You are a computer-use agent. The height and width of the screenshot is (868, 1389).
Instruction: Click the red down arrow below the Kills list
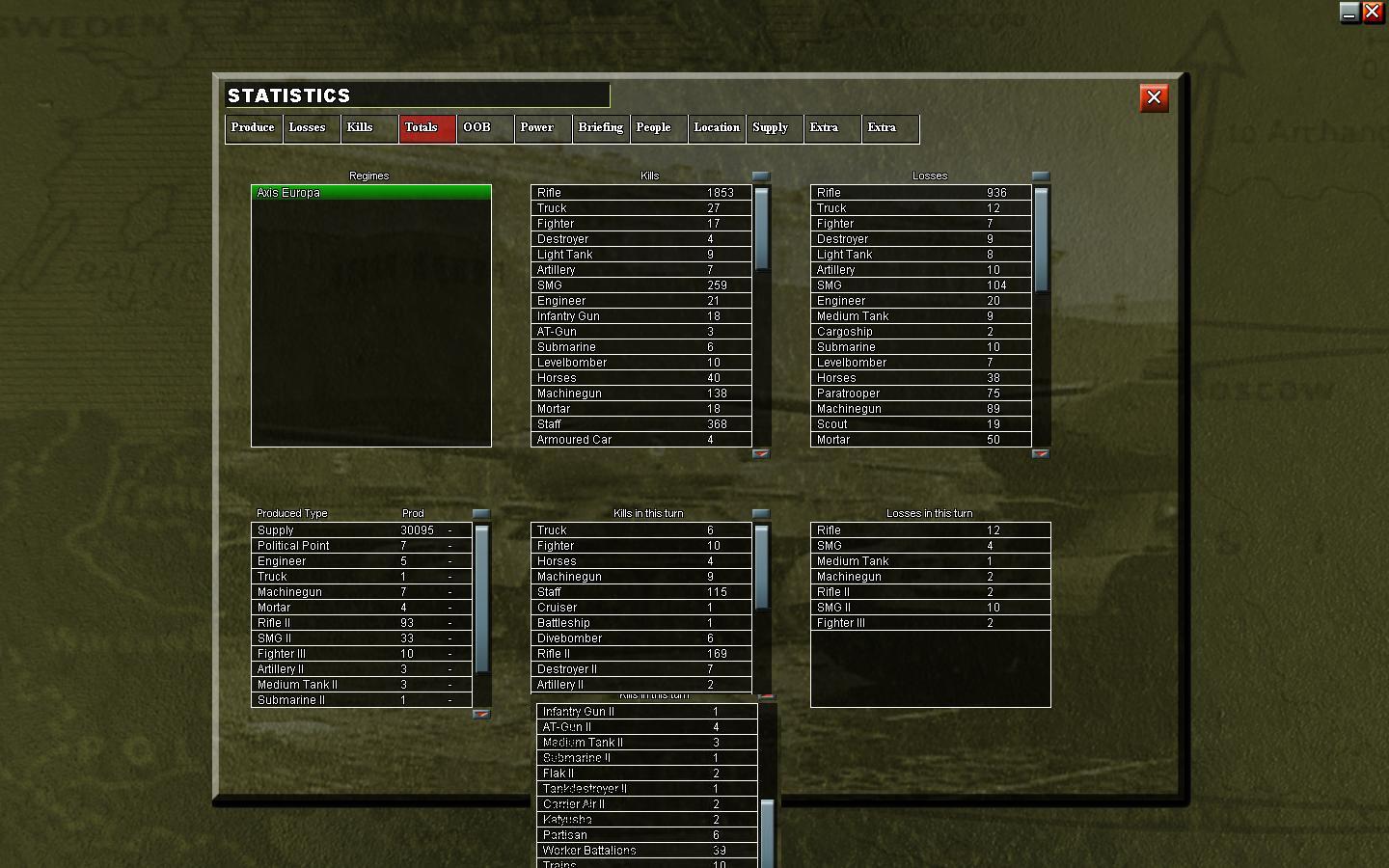coord(761,452)
